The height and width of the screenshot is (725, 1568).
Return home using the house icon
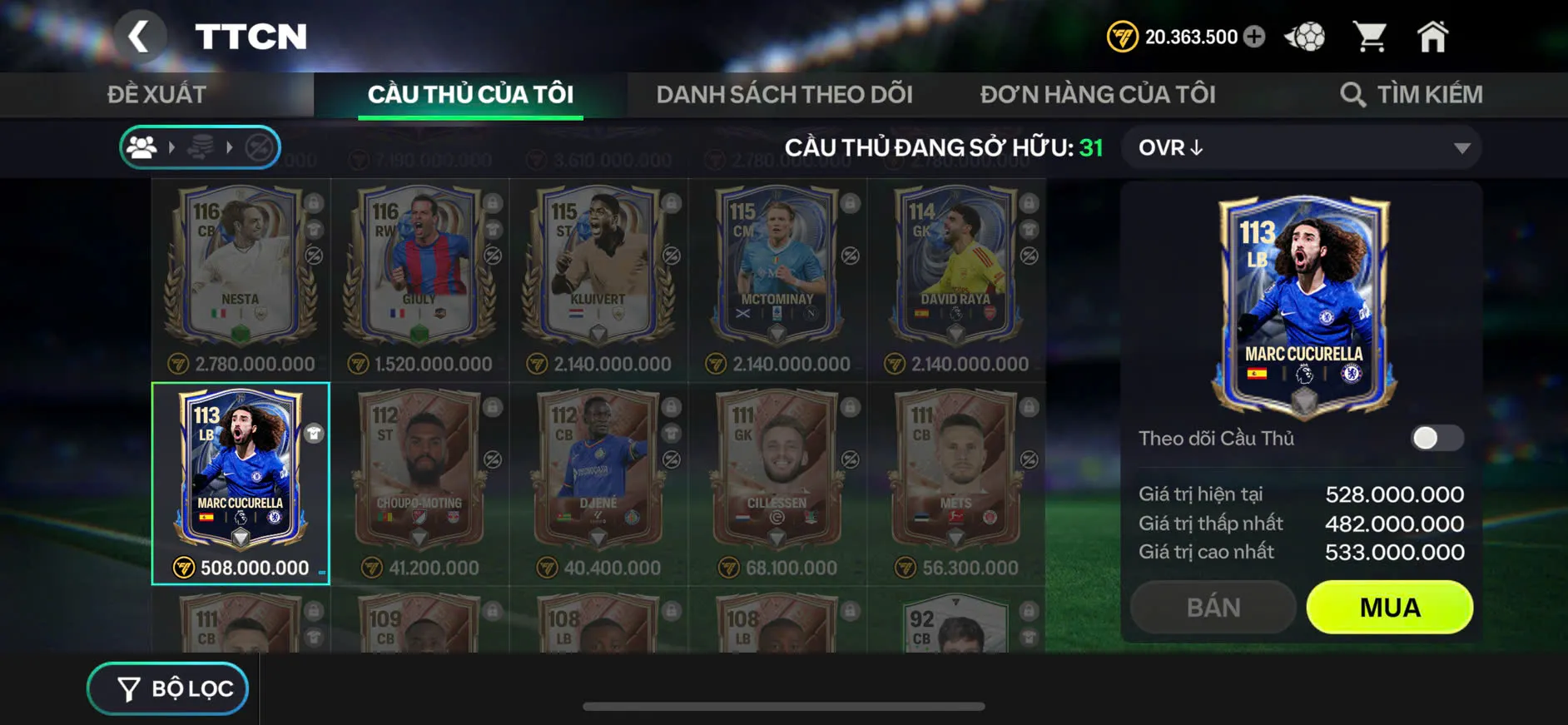coord(1435,36)
